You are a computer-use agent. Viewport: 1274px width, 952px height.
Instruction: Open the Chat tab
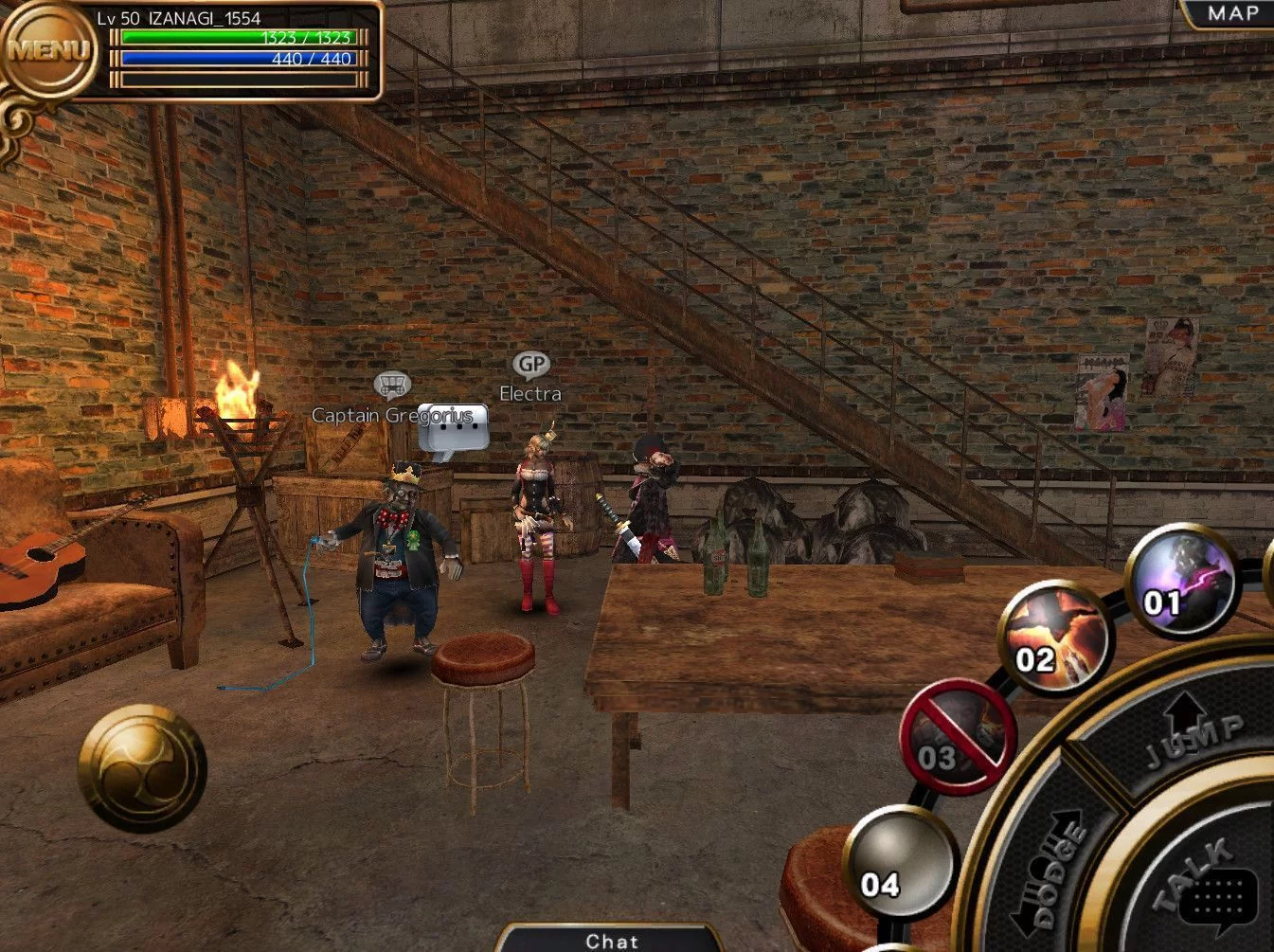[x=611, y=940]
